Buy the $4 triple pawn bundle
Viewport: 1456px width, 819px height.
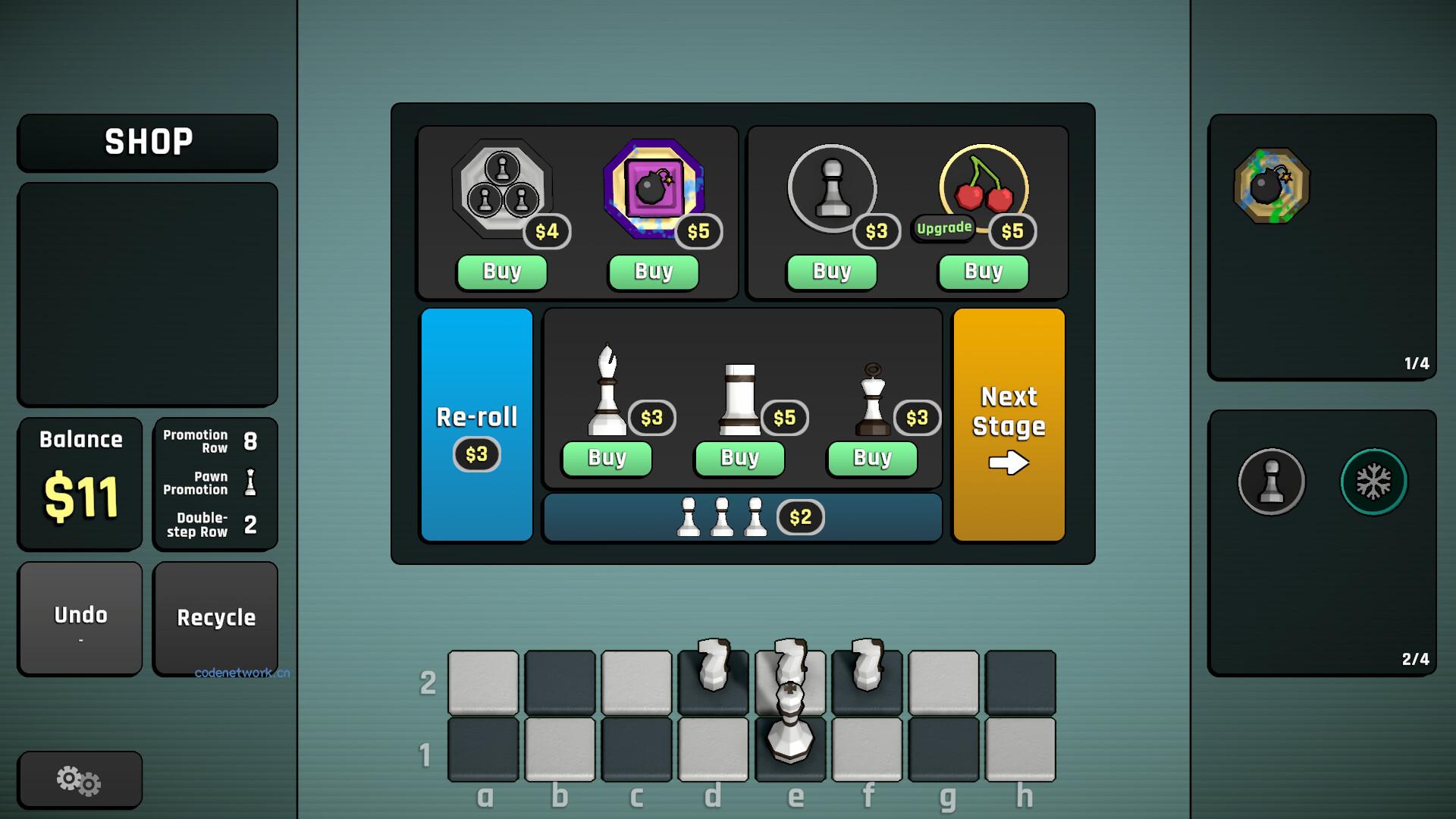tap(500, 271)
